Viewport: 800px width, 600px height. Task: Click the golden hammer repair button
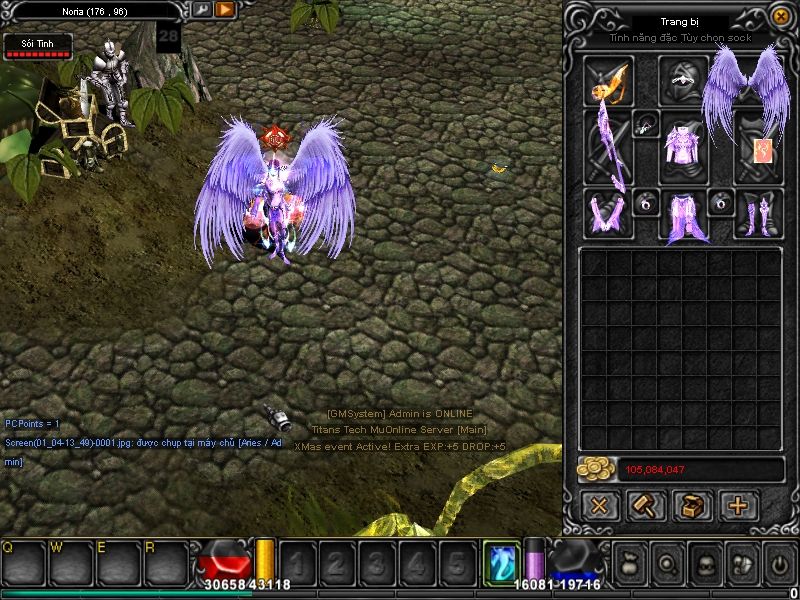(645, 505)
